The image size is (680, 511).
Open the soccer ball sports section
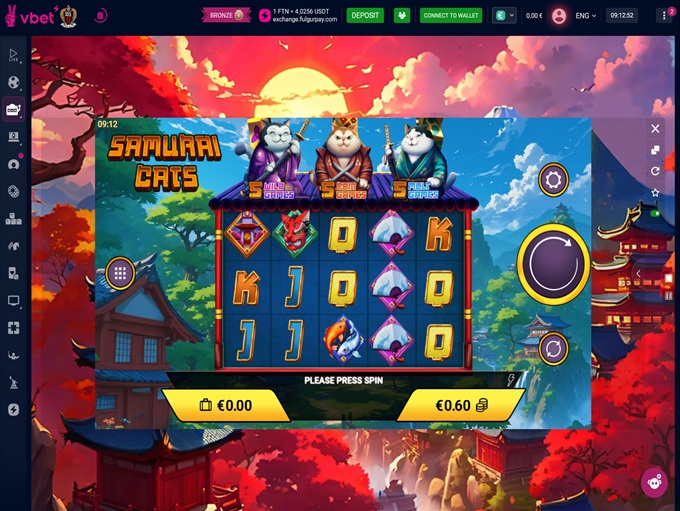click(14, 82)
